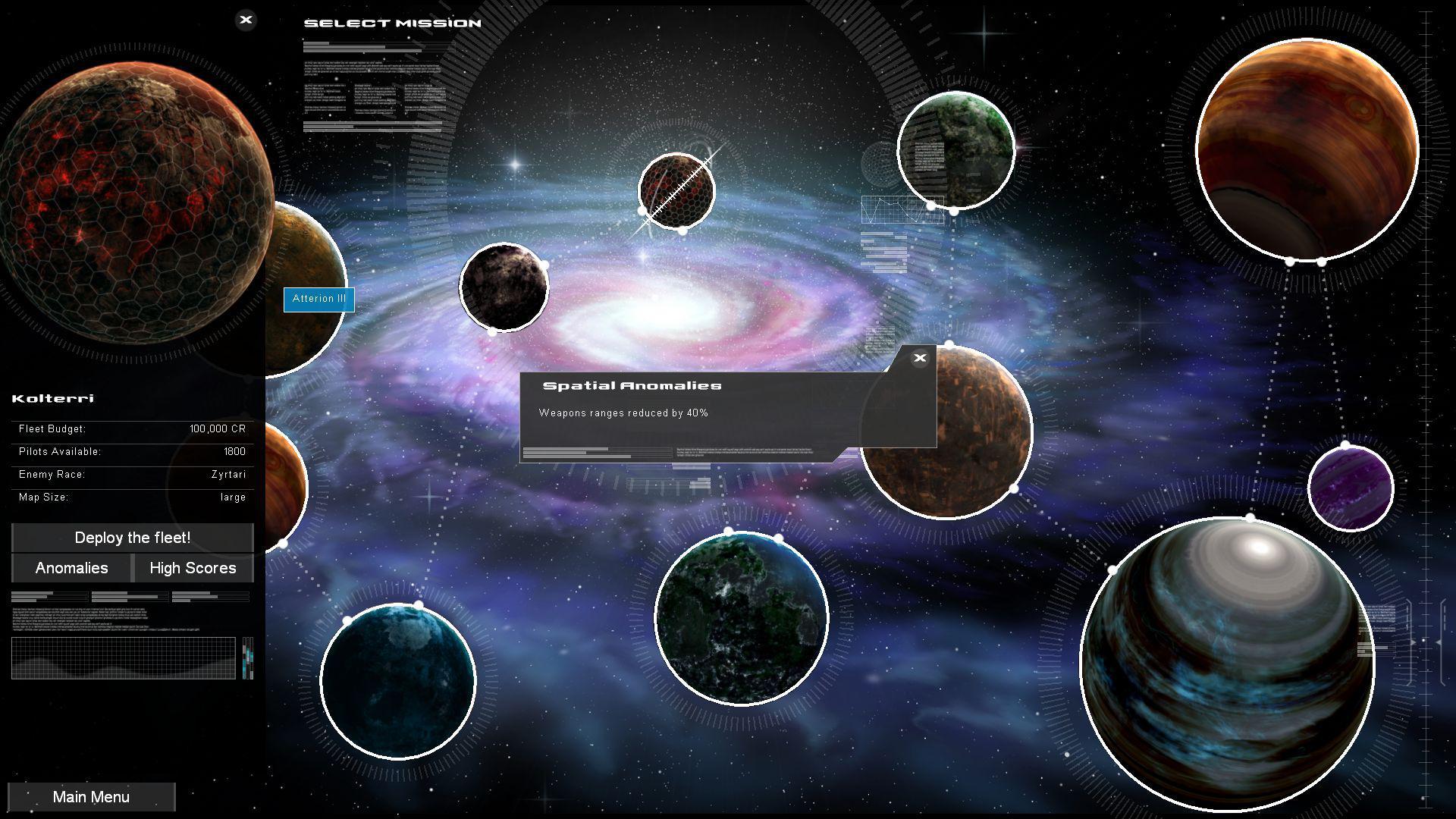Click the Deploy the fleet! button
The width and height of the screenshot is (1456, 819).
coord(132,538)
